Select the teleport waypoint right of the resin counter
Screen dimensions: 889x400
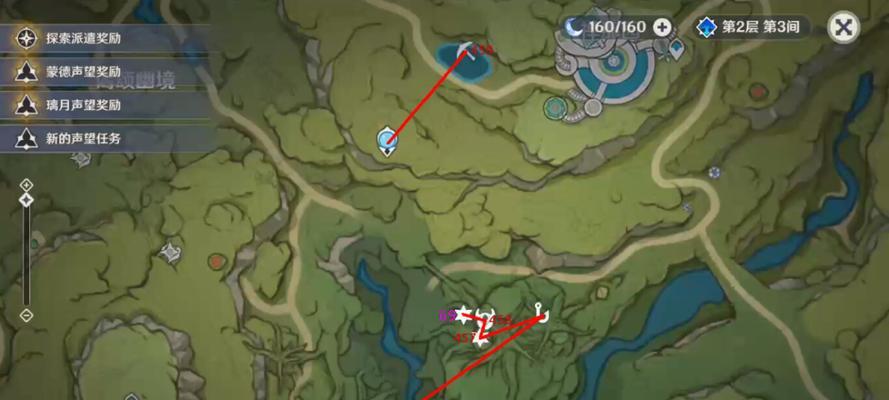coord(677,46)
